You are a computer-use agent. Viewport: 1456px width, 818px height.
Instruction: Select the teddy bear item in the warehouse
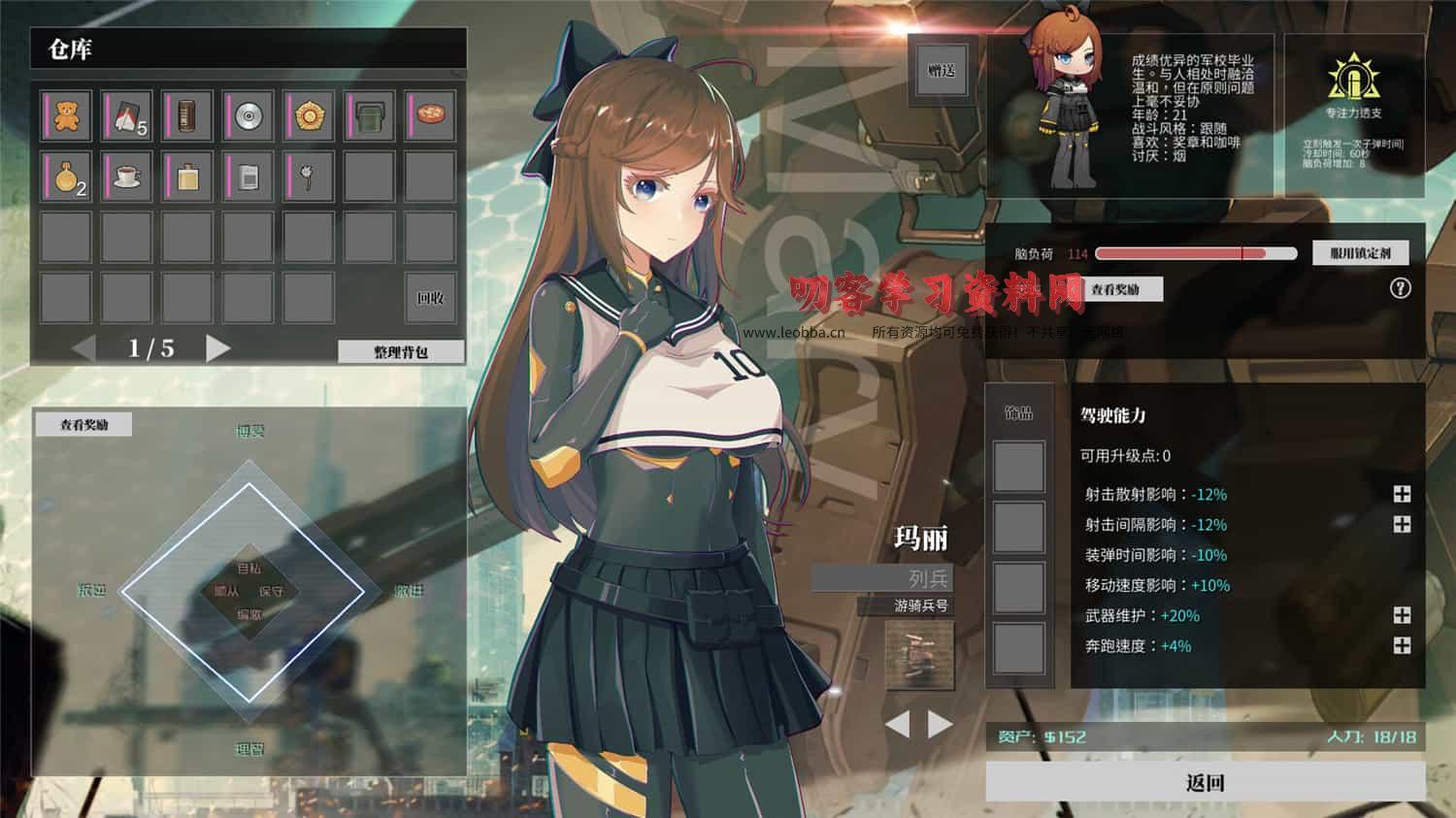(x=64, y=115)
